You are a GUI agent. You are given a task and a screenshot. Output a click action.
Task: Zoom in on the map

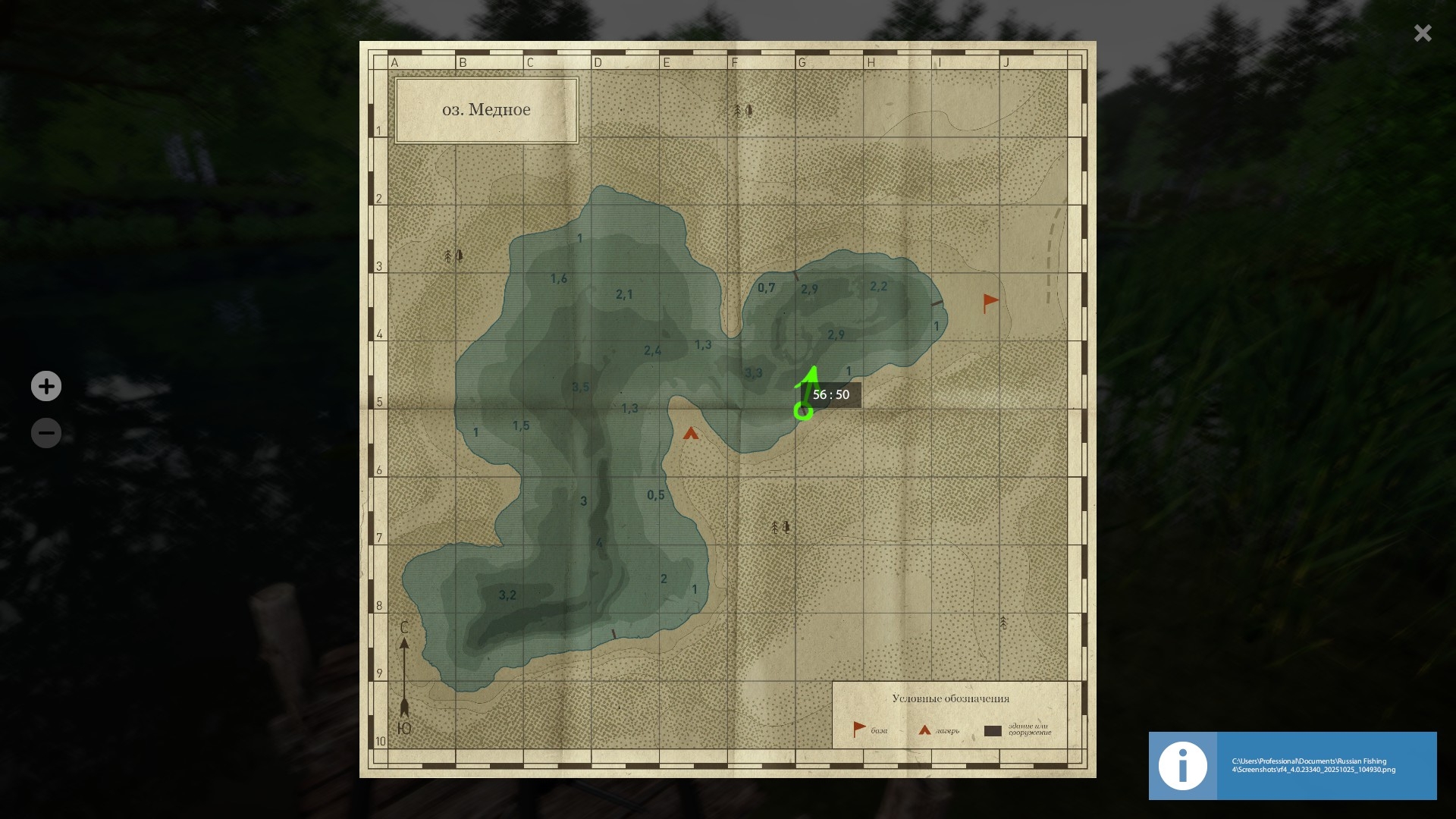[46, 386]
